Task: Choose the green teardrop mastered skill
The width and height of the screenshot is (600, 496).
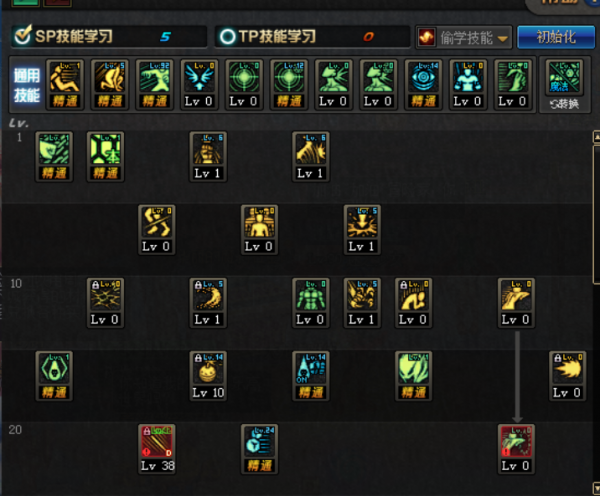Action: coord(54,374)
